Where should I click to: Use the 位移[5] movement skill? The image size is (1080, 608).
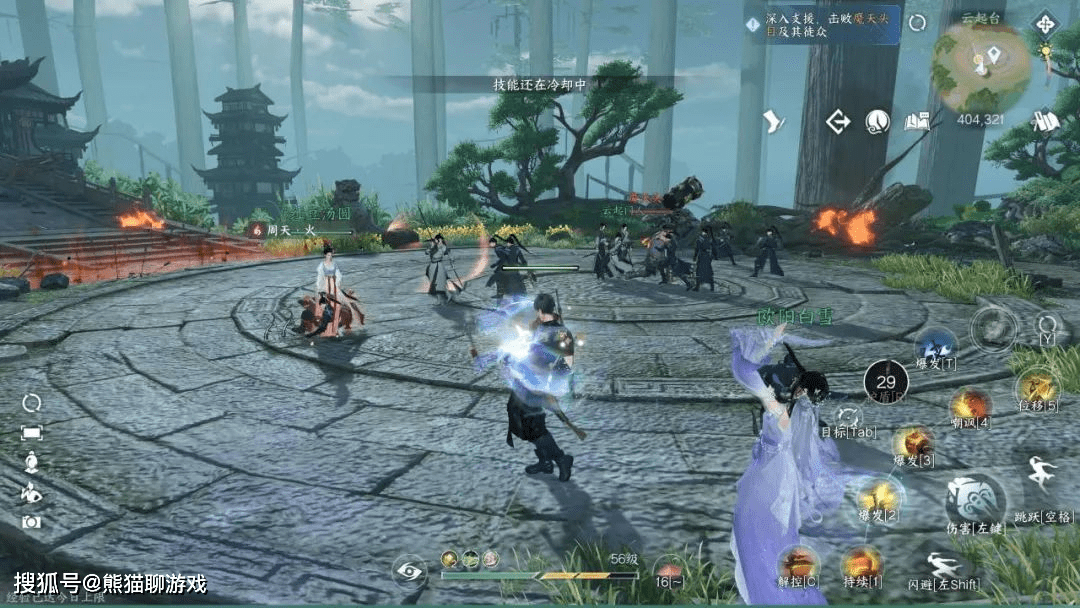pyautogui.click(x=1037, y=386)
